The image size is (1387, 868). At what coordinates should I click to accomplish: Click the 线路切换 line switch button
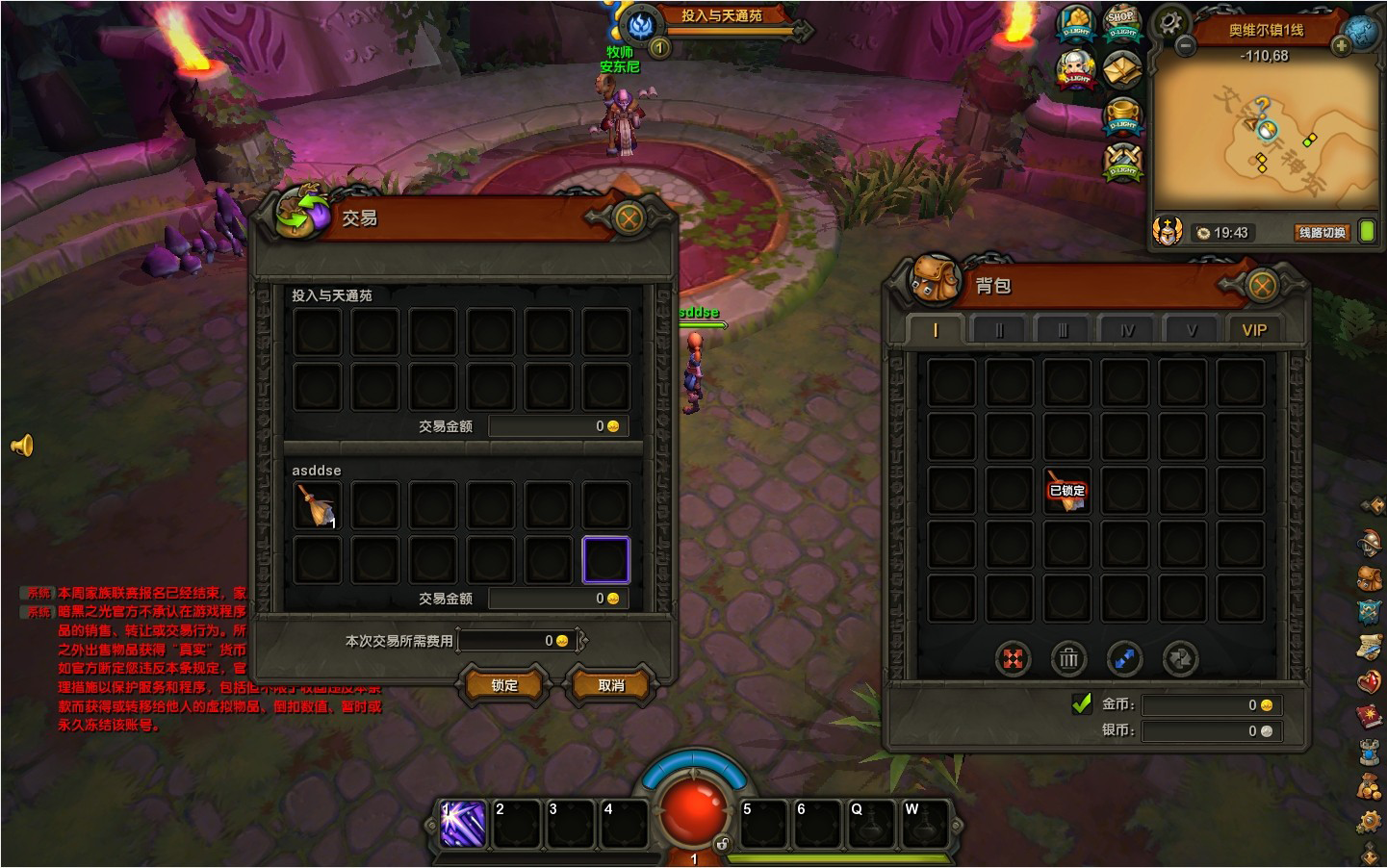pyautogui.click(x=1323, y=233)
